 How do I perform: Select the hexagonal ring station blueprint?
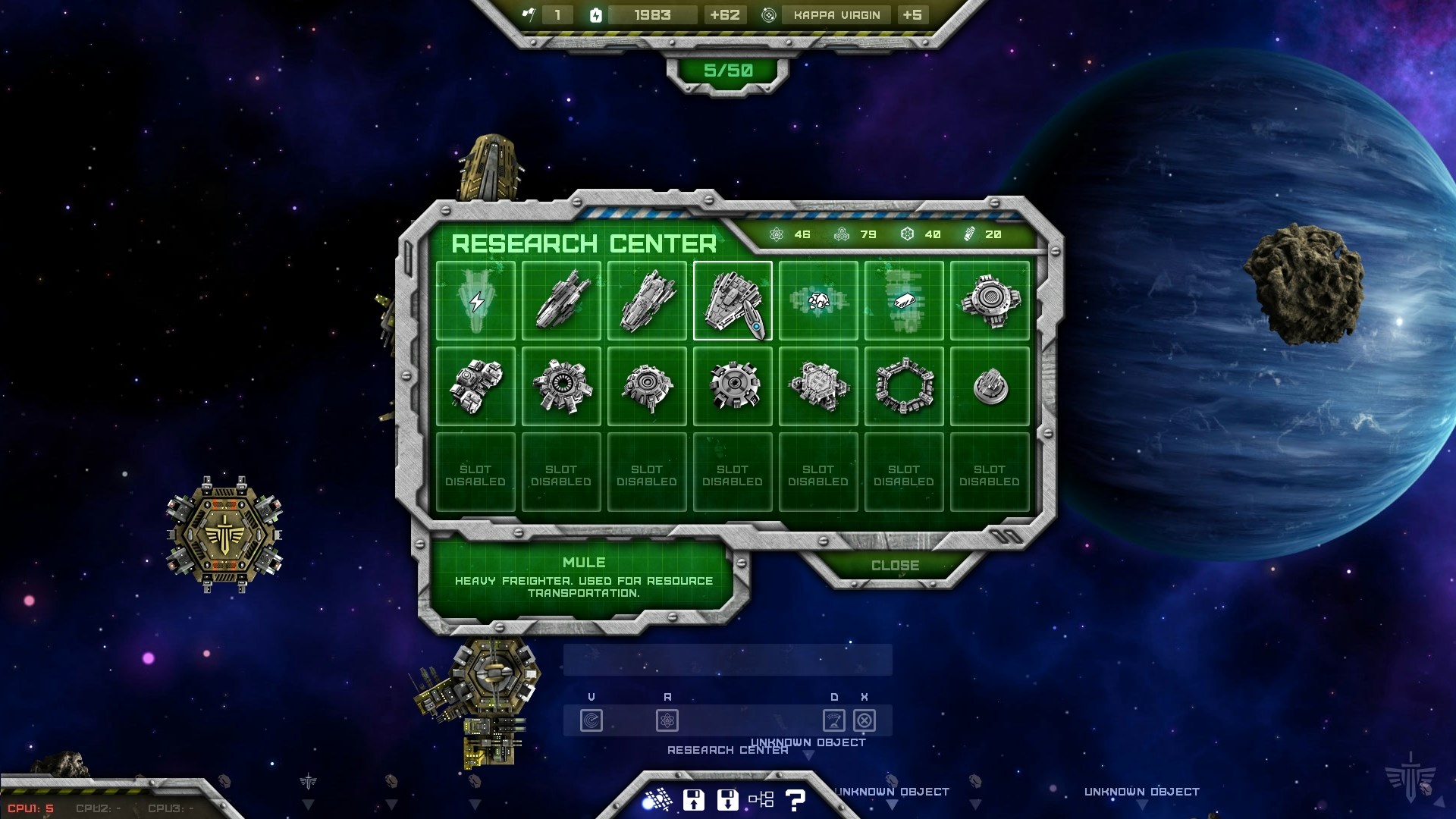click(x=905, y=385)
